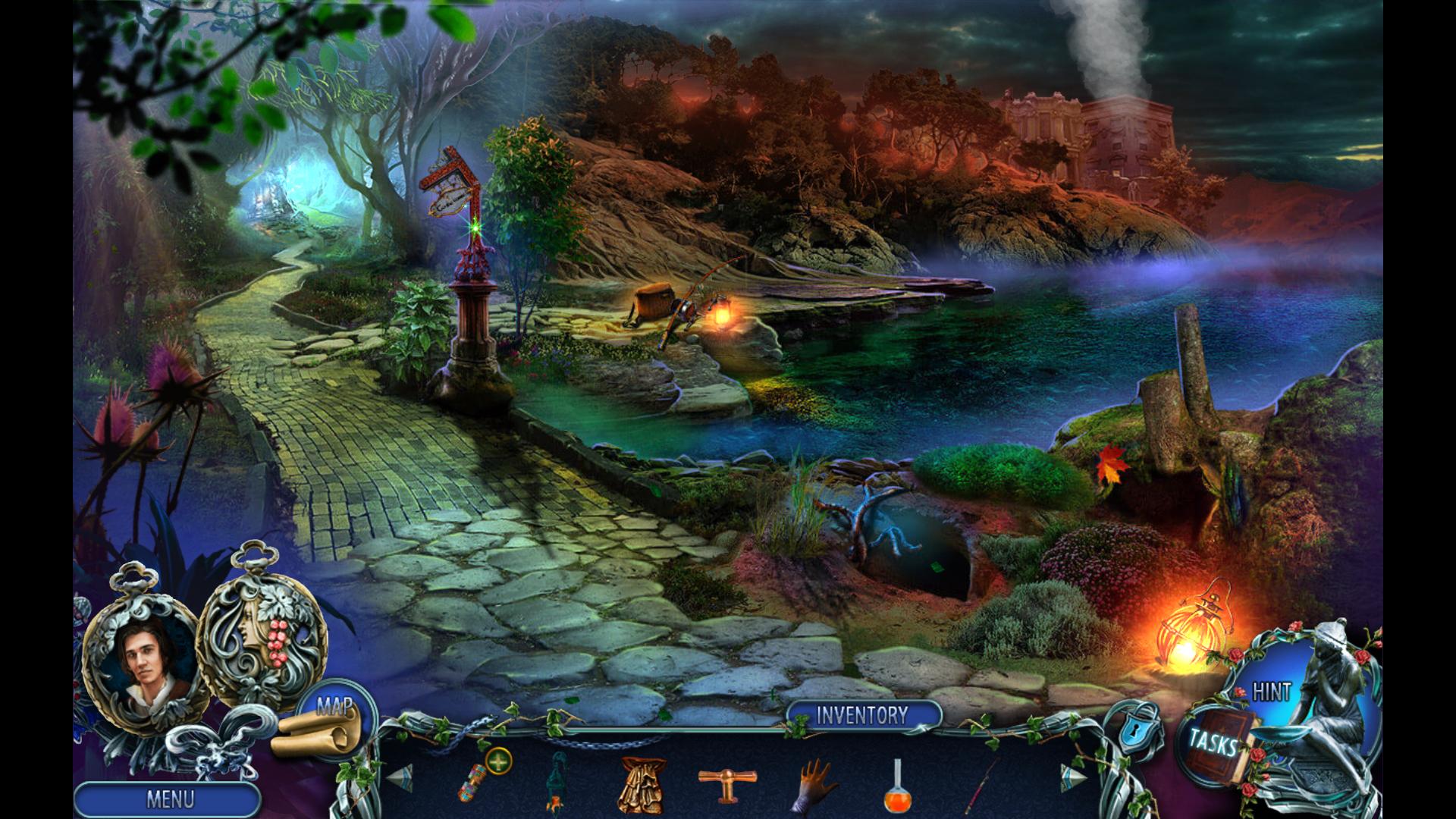
Task: Open the Menu button
Action: pyautogui.click(x=168, y=799)
